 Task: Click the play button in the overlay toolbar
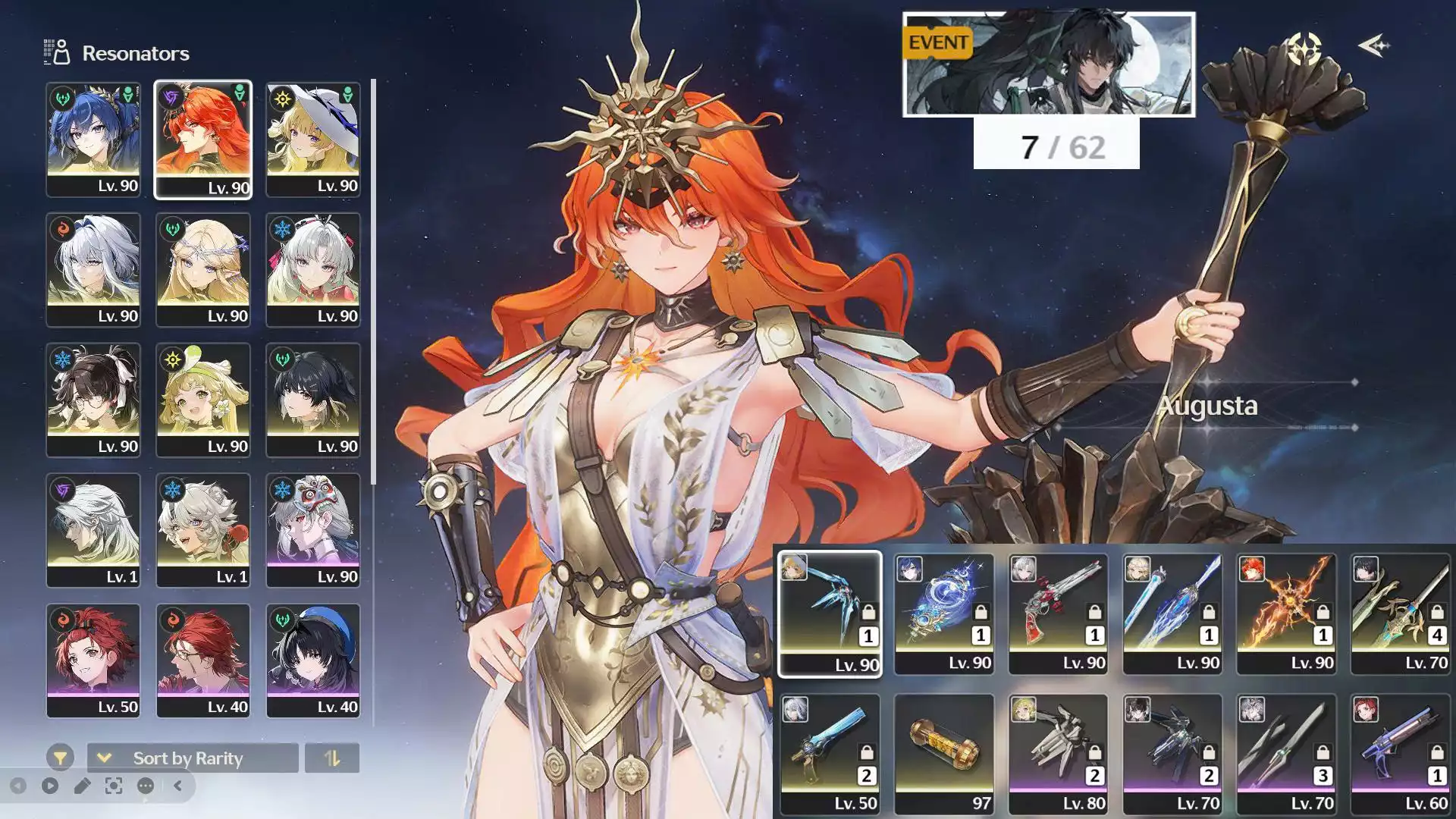click(50, 786)
